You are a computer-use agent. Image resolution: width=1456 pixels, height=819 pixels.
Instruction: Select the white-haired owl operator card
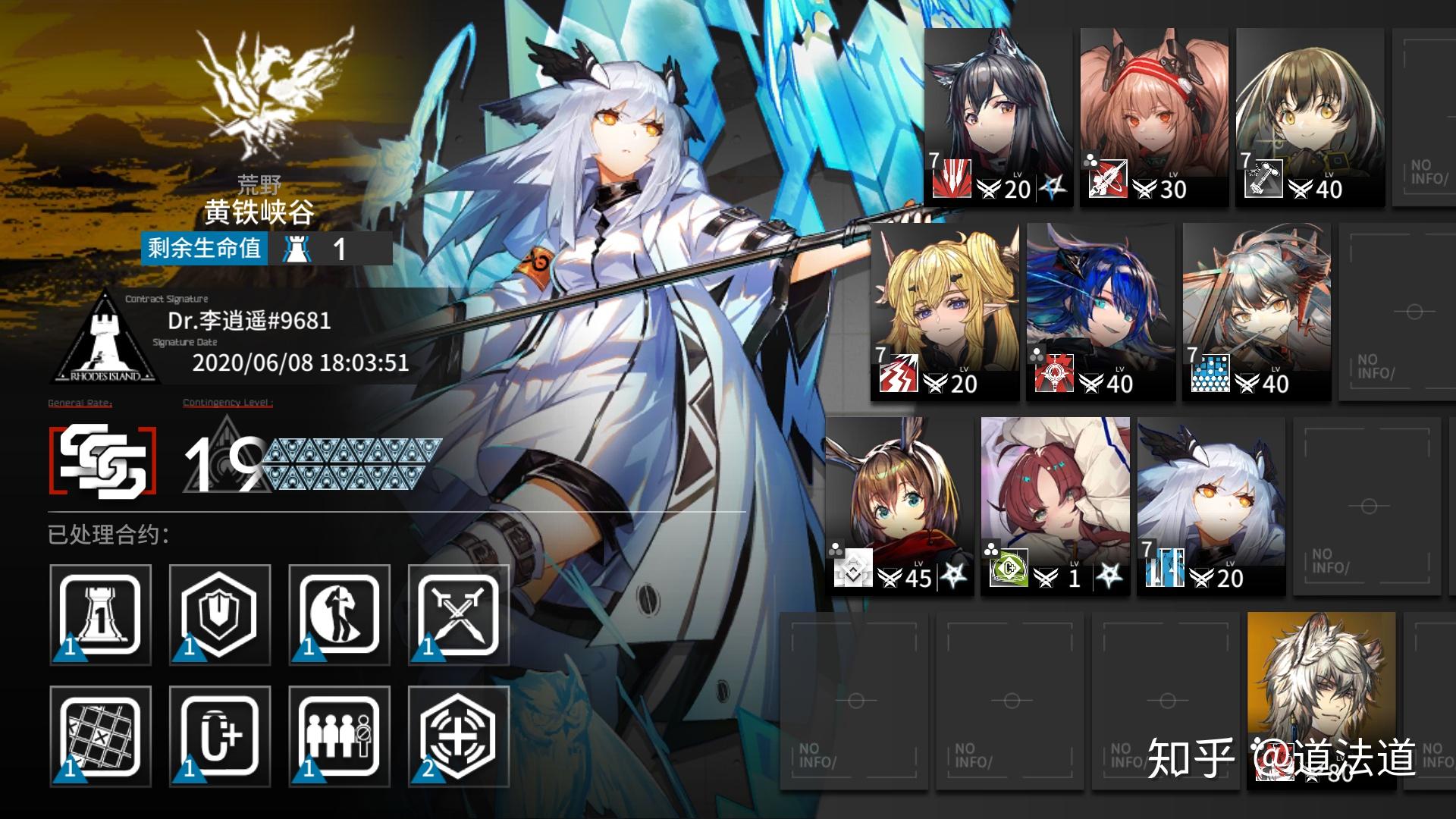click(x=1211, y=505)
